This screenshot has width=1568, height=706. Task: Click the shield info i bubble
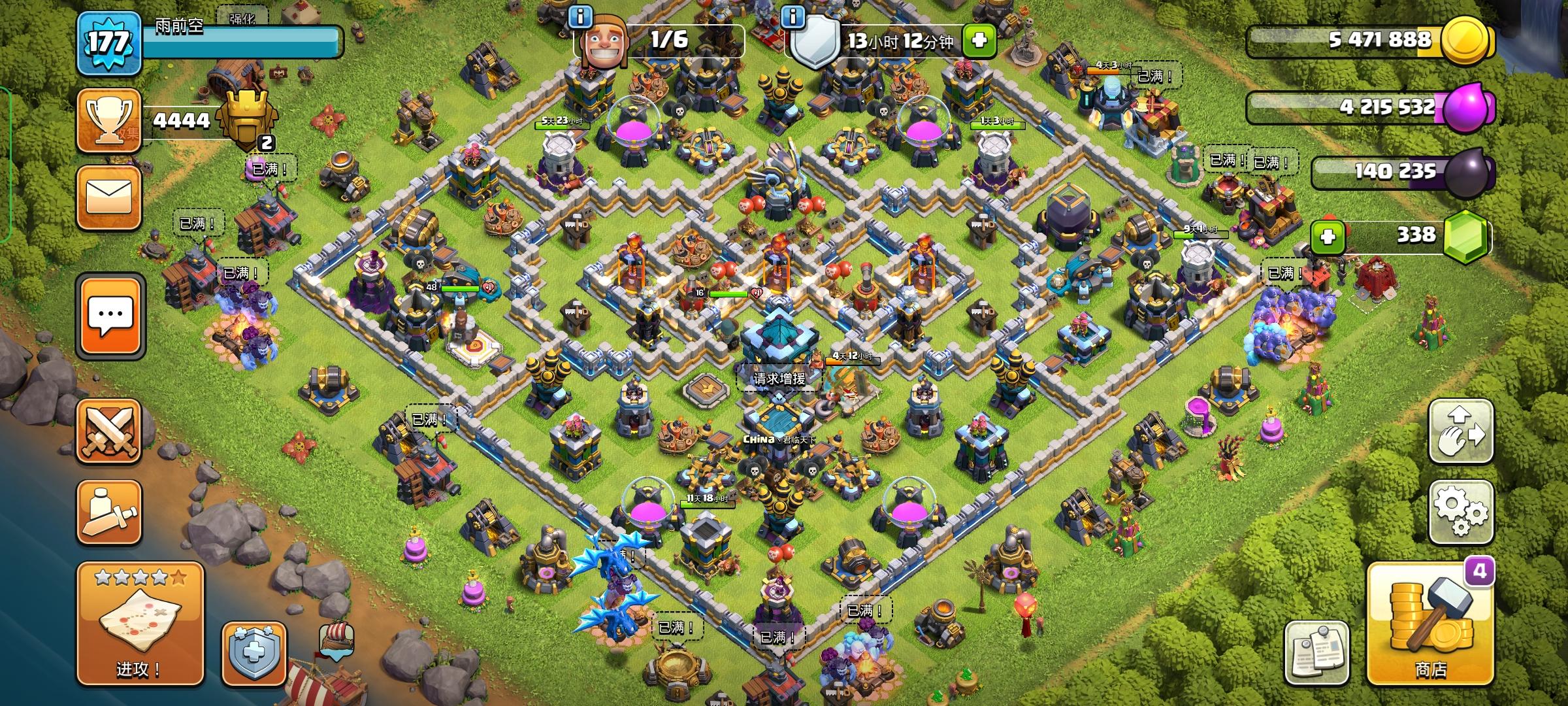pyautogui.click(x=793, y=18)
